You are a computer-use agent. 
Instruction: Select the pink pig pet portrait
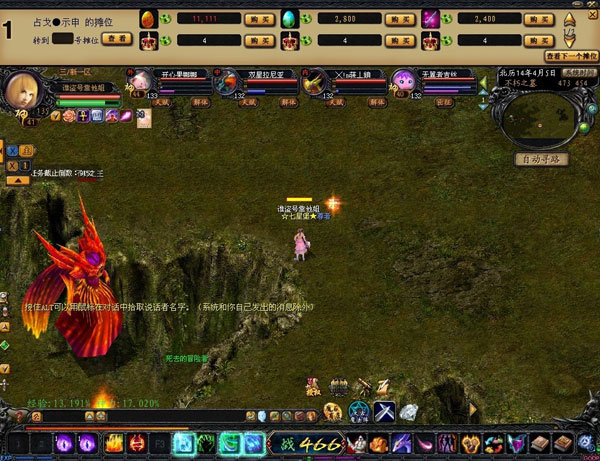139,82
